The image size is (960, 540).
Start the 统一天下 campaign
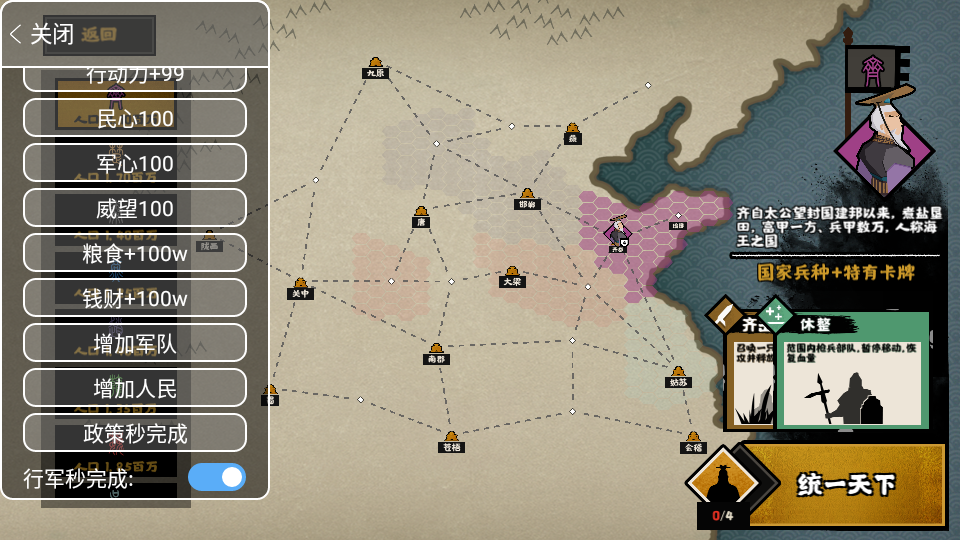[845, 485]
